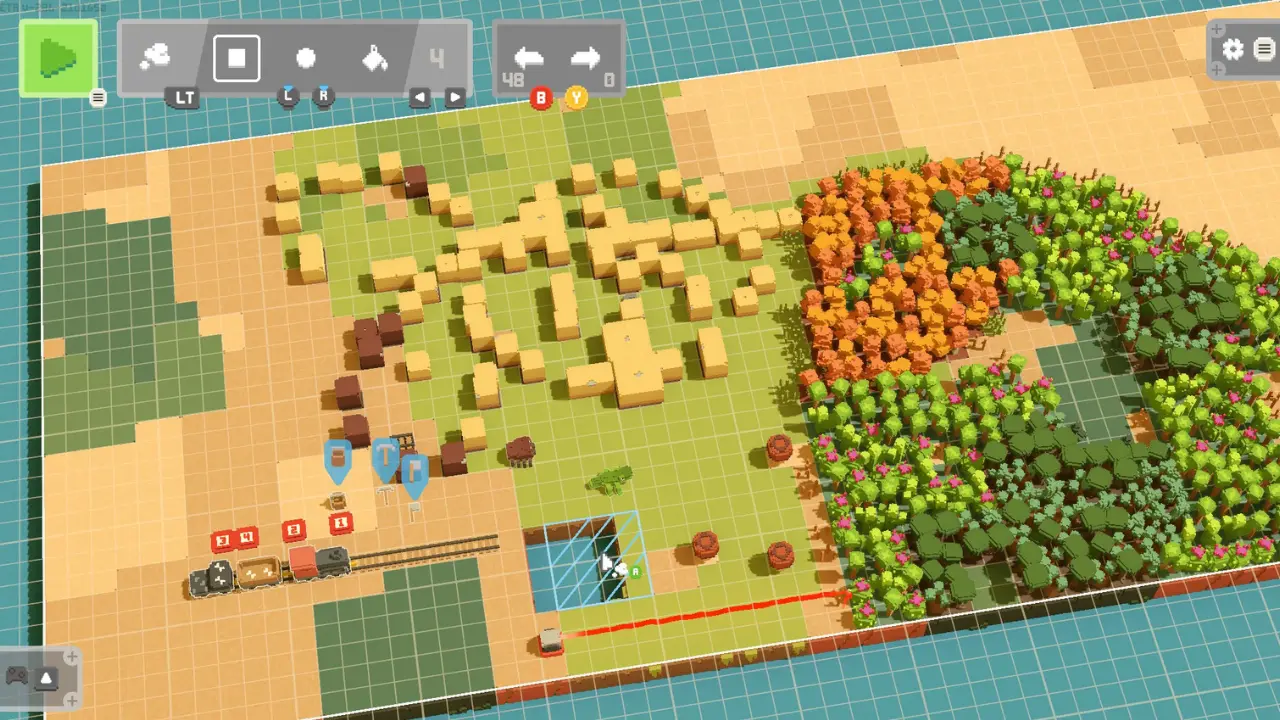Switch to the round brush shape
Image resolution: width=1280 pixels, height=720 pixels.
pyautogui.click(x=306, y=57)
